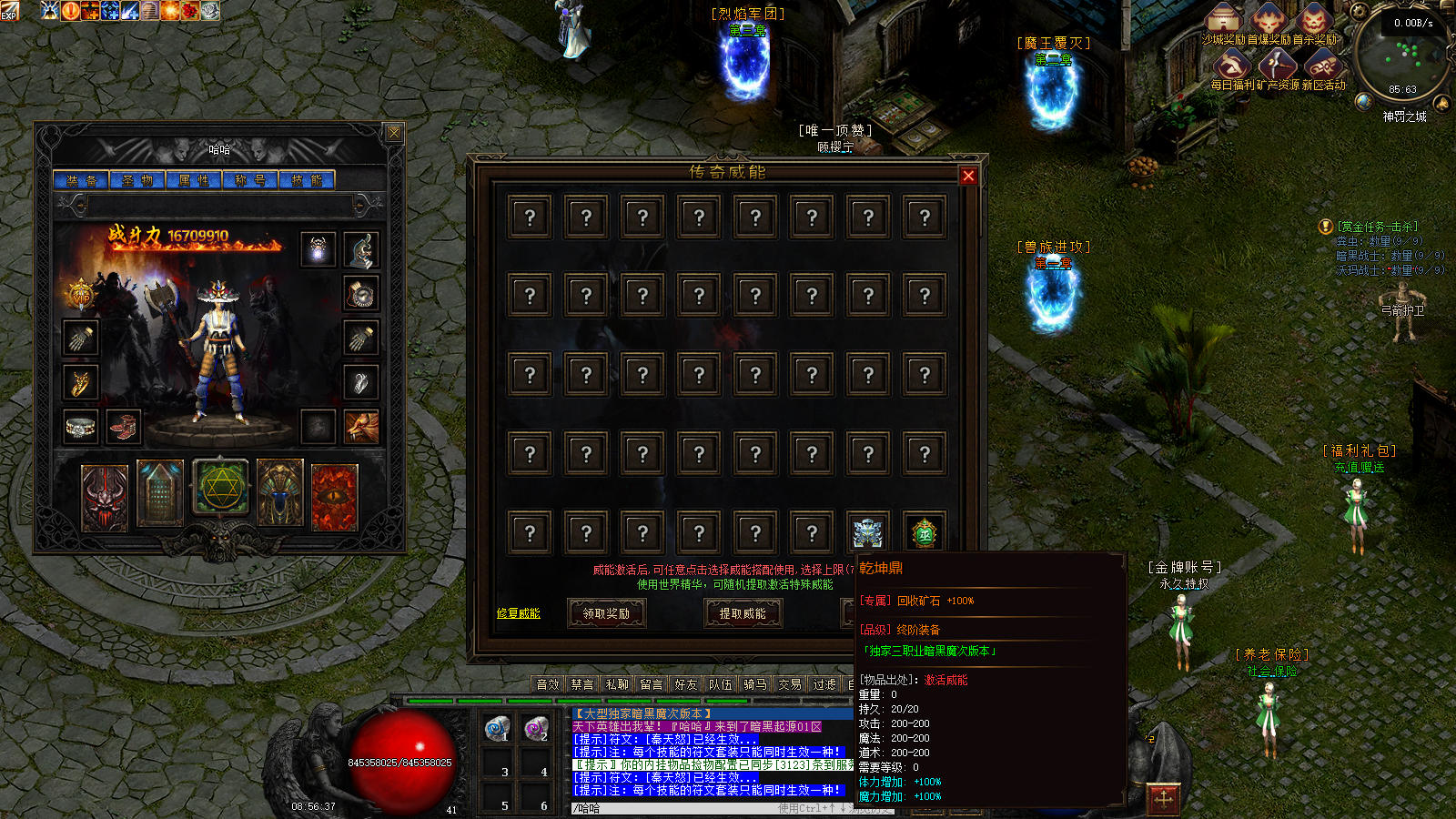This screenshot has width=1456, height=819.
Task: Close the 传奇威能 window
Action: (x=968, y=176)
